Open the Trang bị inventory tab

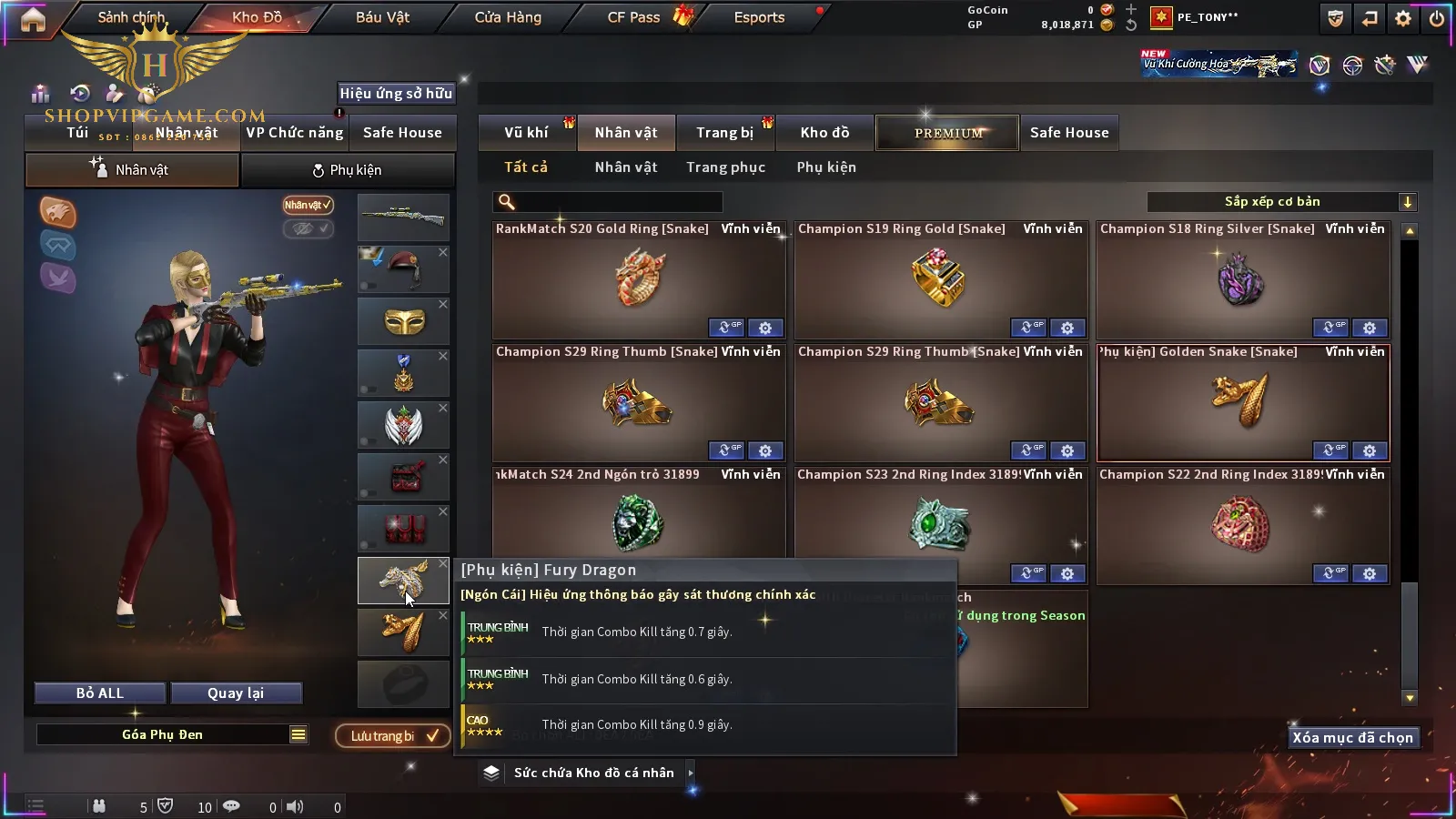[x=724, y=133]
